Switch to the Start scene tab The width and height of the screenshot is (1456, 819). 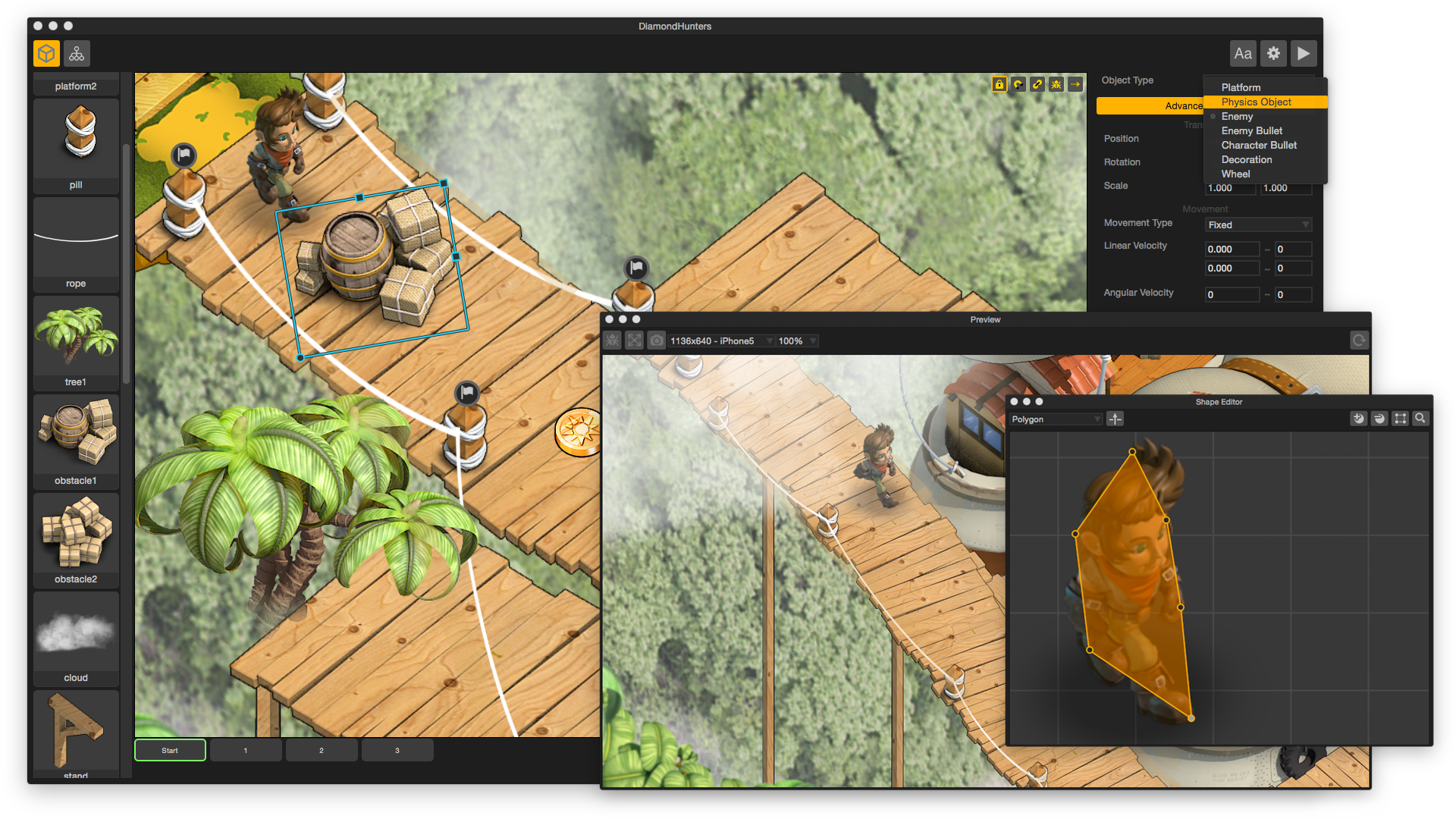click(x=170, y=751)
